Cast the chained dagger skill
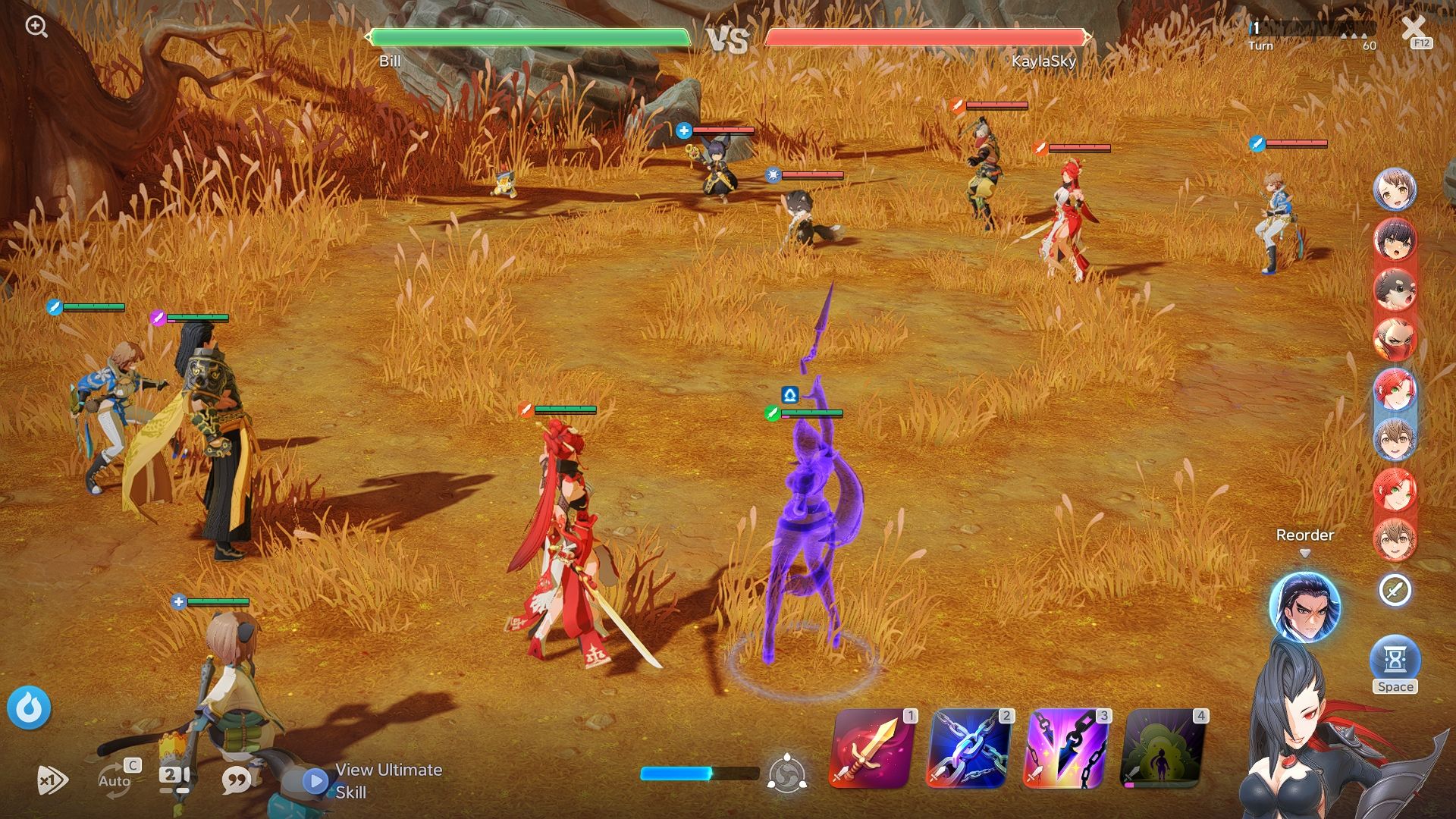Screen dimensions: 1456x819 [x=1066, y=750]
